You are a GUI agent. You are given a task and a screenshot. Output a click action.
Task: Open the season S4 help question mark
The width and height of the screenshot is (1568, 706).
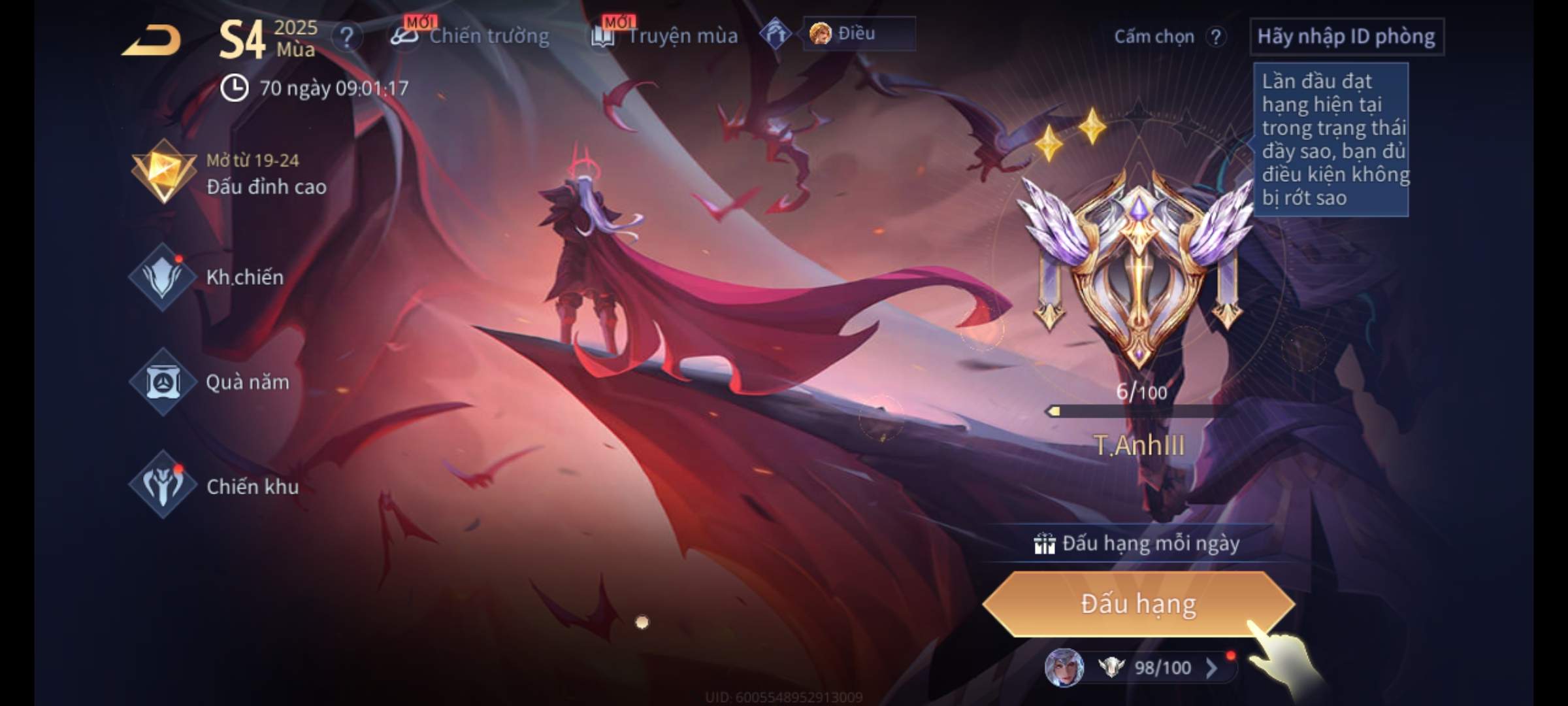(346, 38)
